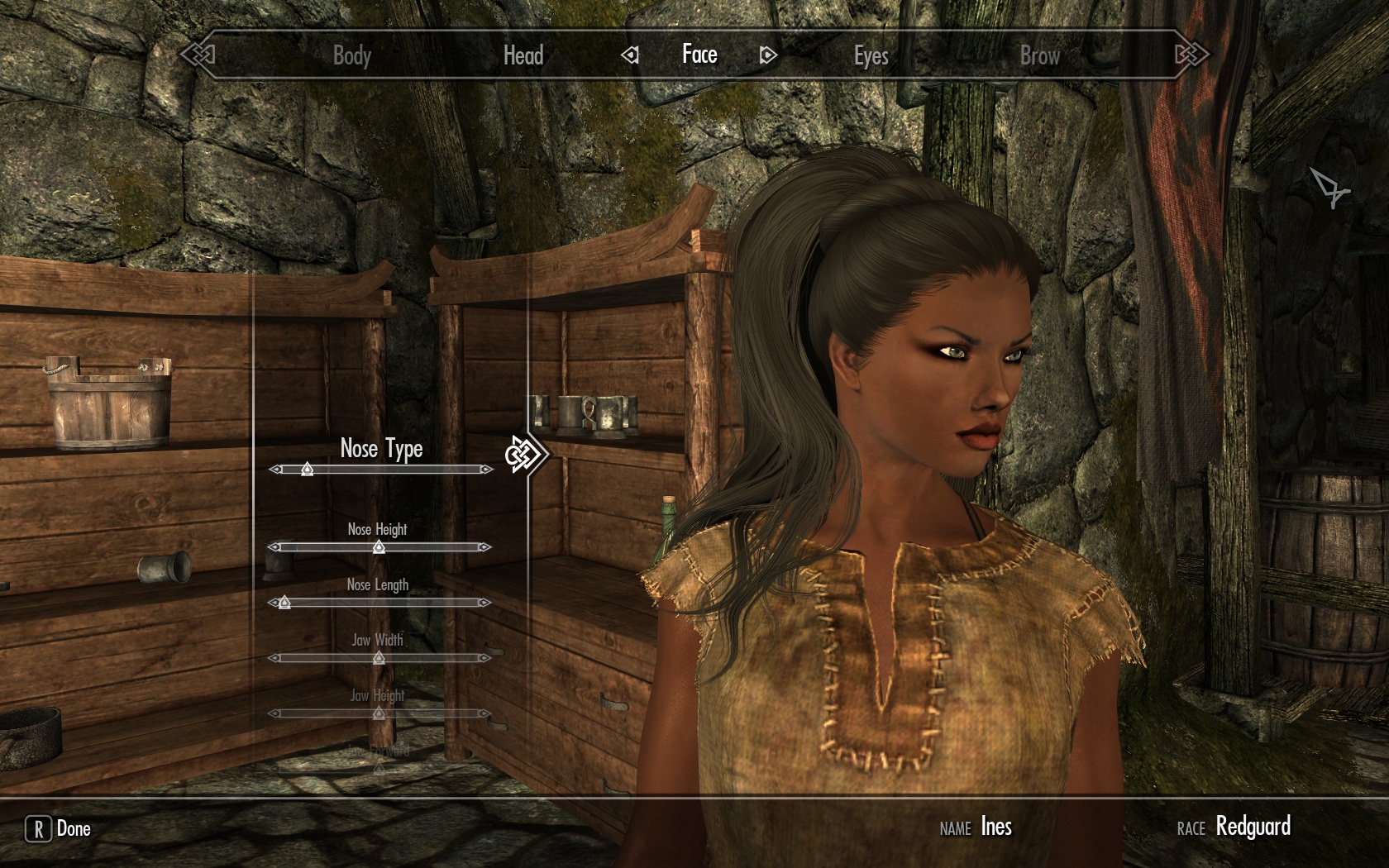Select the ornate diamond icon near Nose Type
Image resolution: width=1389 pixels, height=868 pixels.
tap(527, 453)
